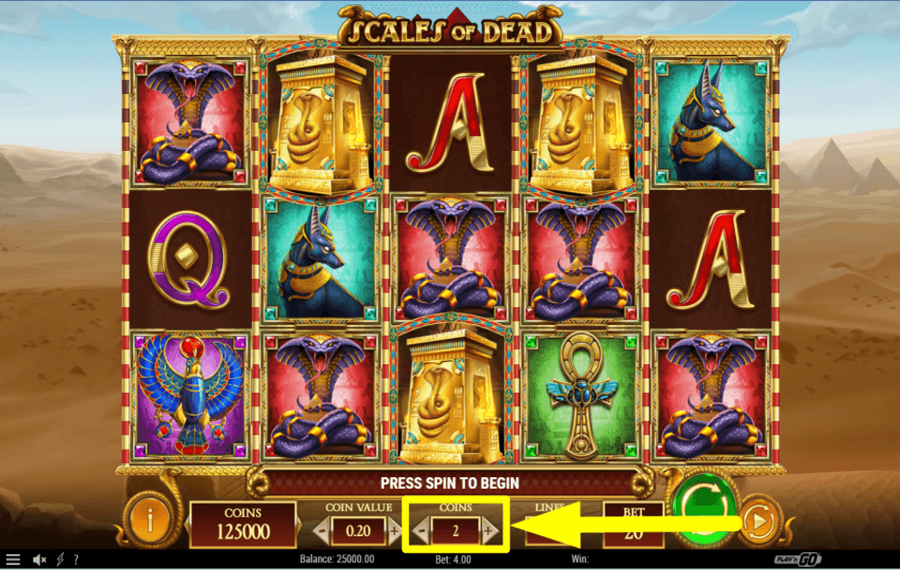Raise the number of coins
This screenshot has height=570, width=900.
pos(490,531)
